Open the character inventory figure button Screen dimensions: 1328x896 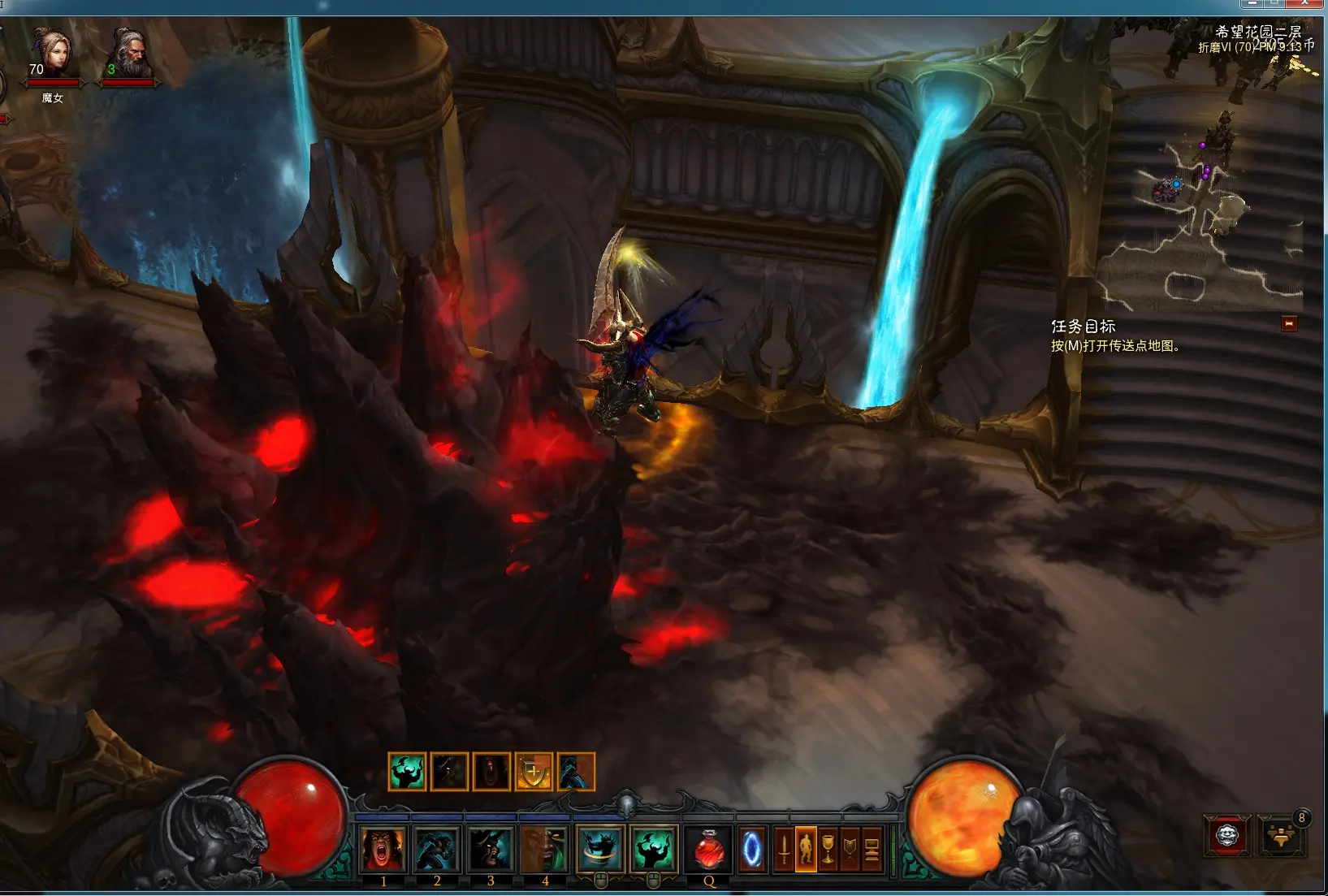[x=806, y=850]
